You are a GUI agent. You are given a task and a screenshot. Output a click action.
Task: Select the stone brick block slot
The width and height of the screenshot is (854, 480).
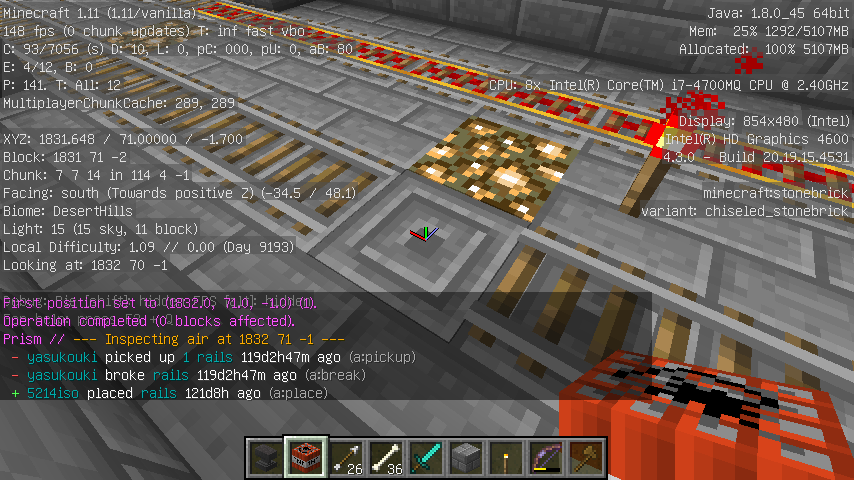coord(466,458)
